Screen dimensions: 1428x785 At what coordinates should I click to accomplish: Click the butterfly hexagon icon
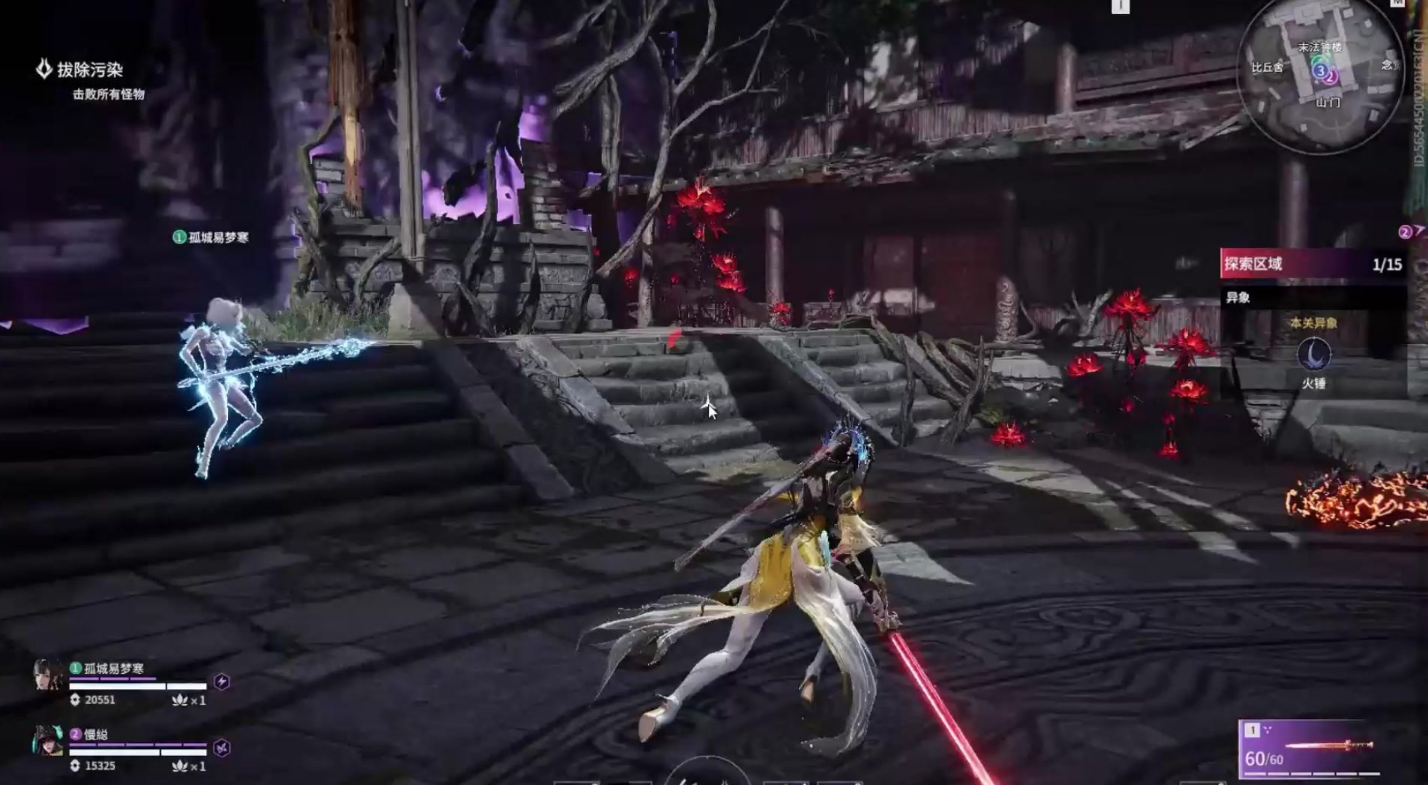(x=222, y=747)
